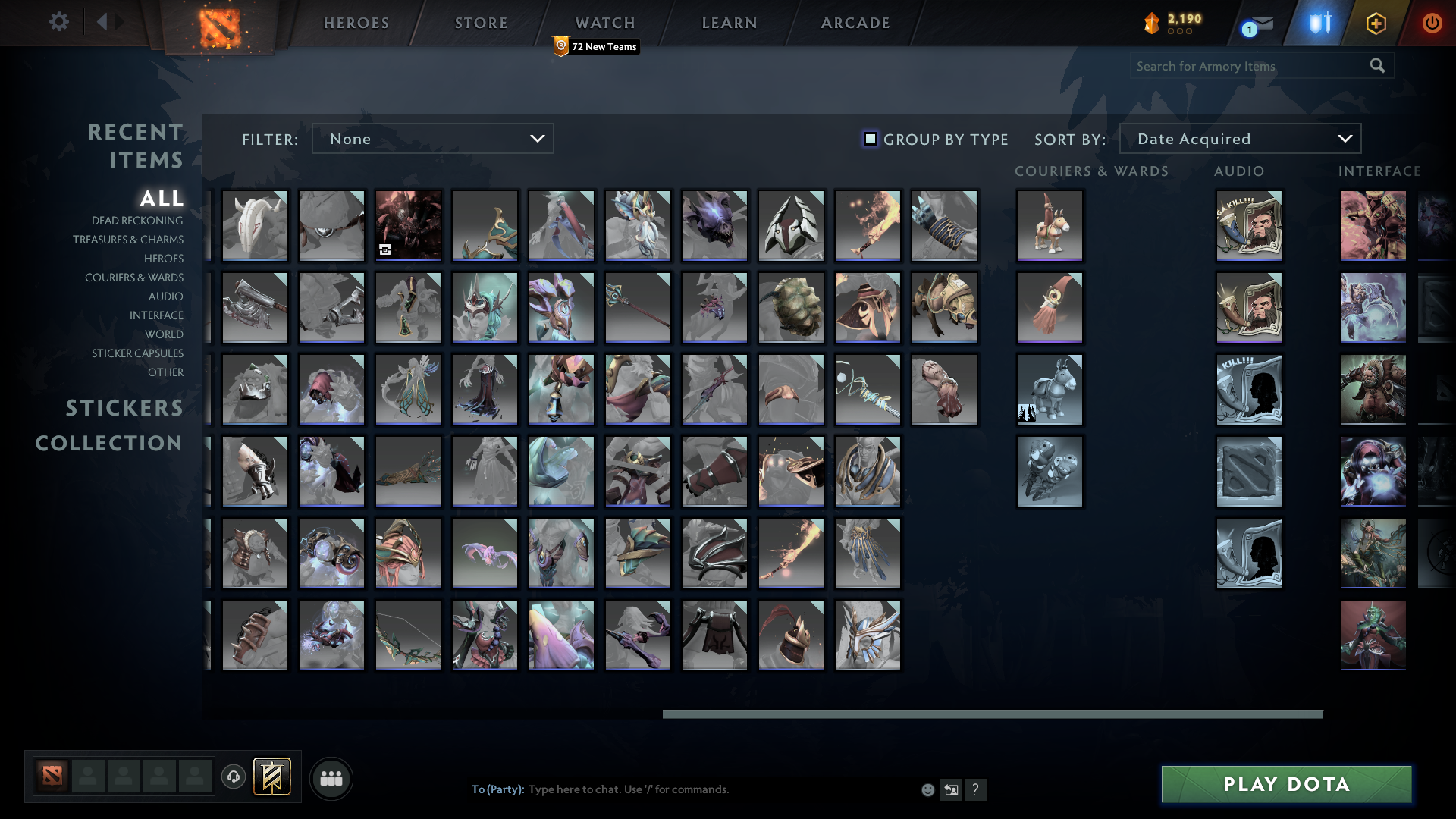
Task: Select COURIERS & WARDS in recent items list
Action: (x=134, y=278)
